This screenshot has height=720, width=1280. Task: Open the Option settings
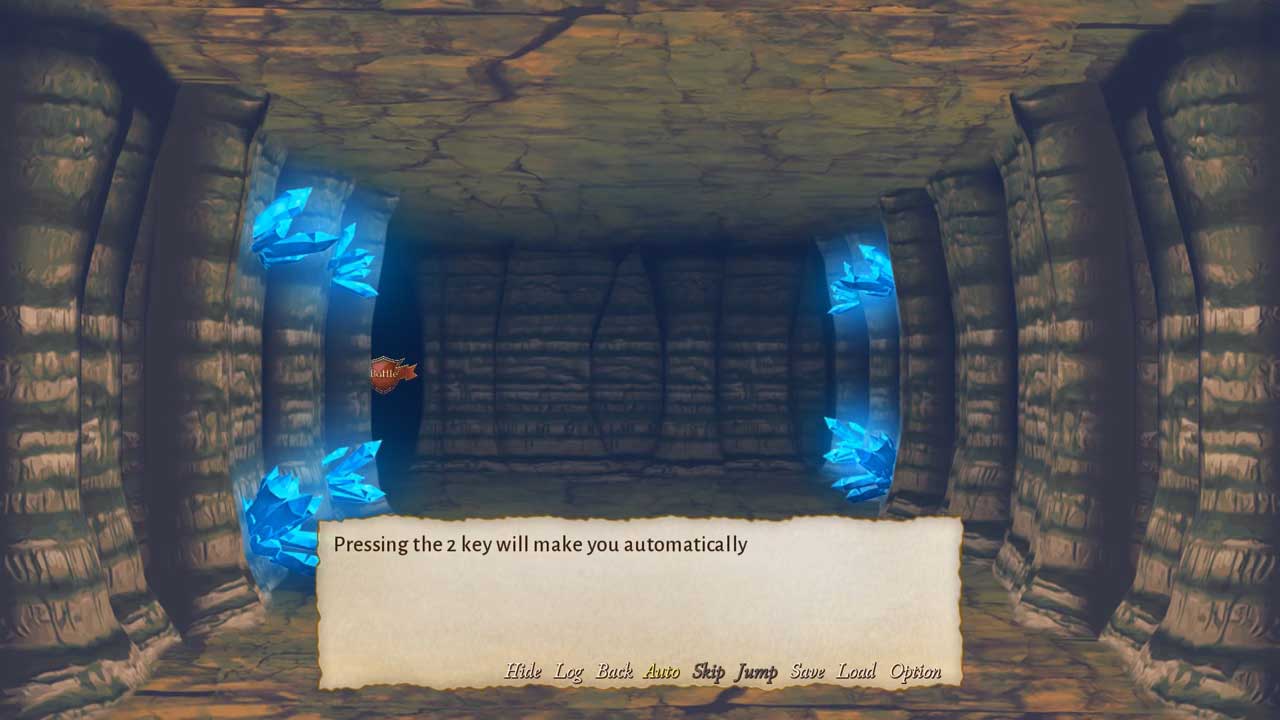tap(915, 672)
